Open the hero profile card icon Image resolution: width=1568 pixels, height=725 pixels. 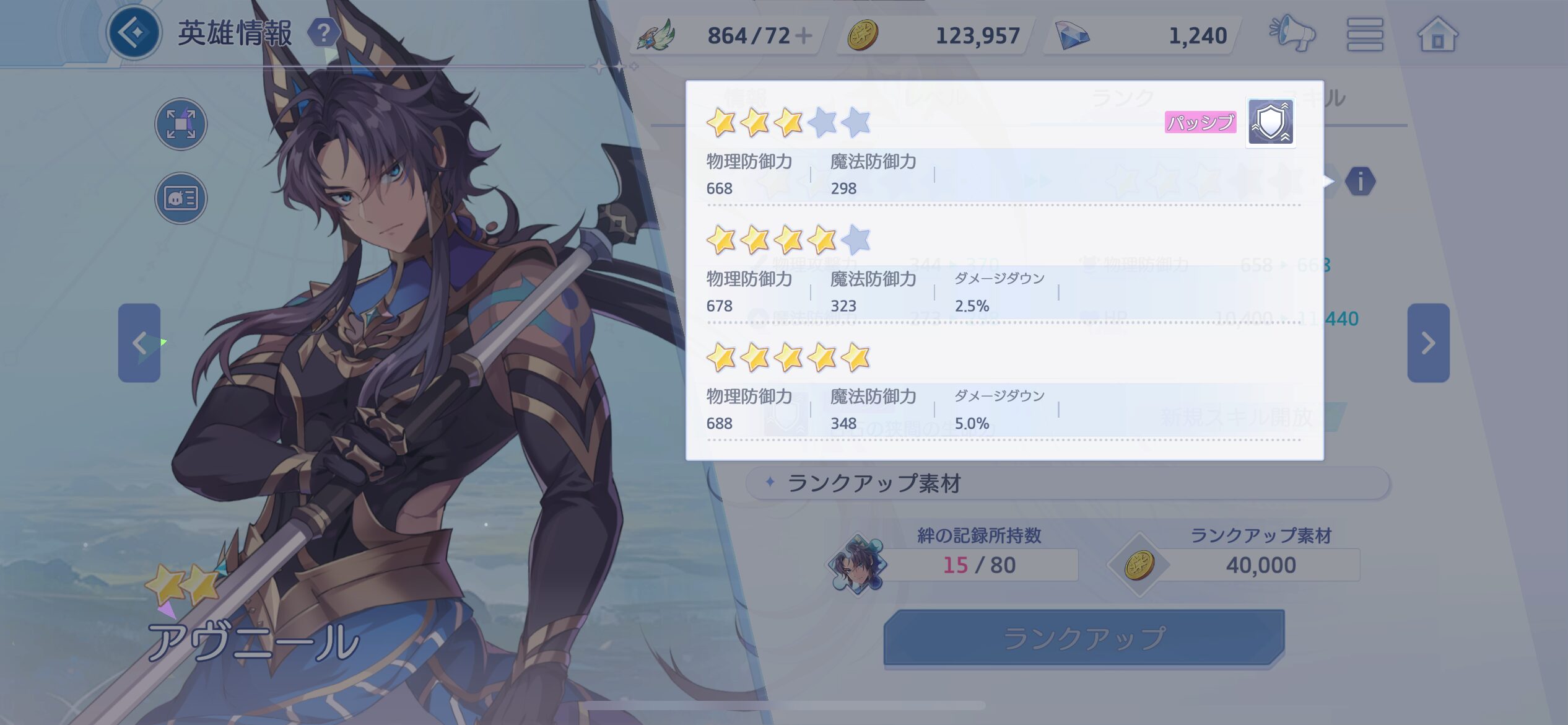pyautogui.click(x=181, y=198)
